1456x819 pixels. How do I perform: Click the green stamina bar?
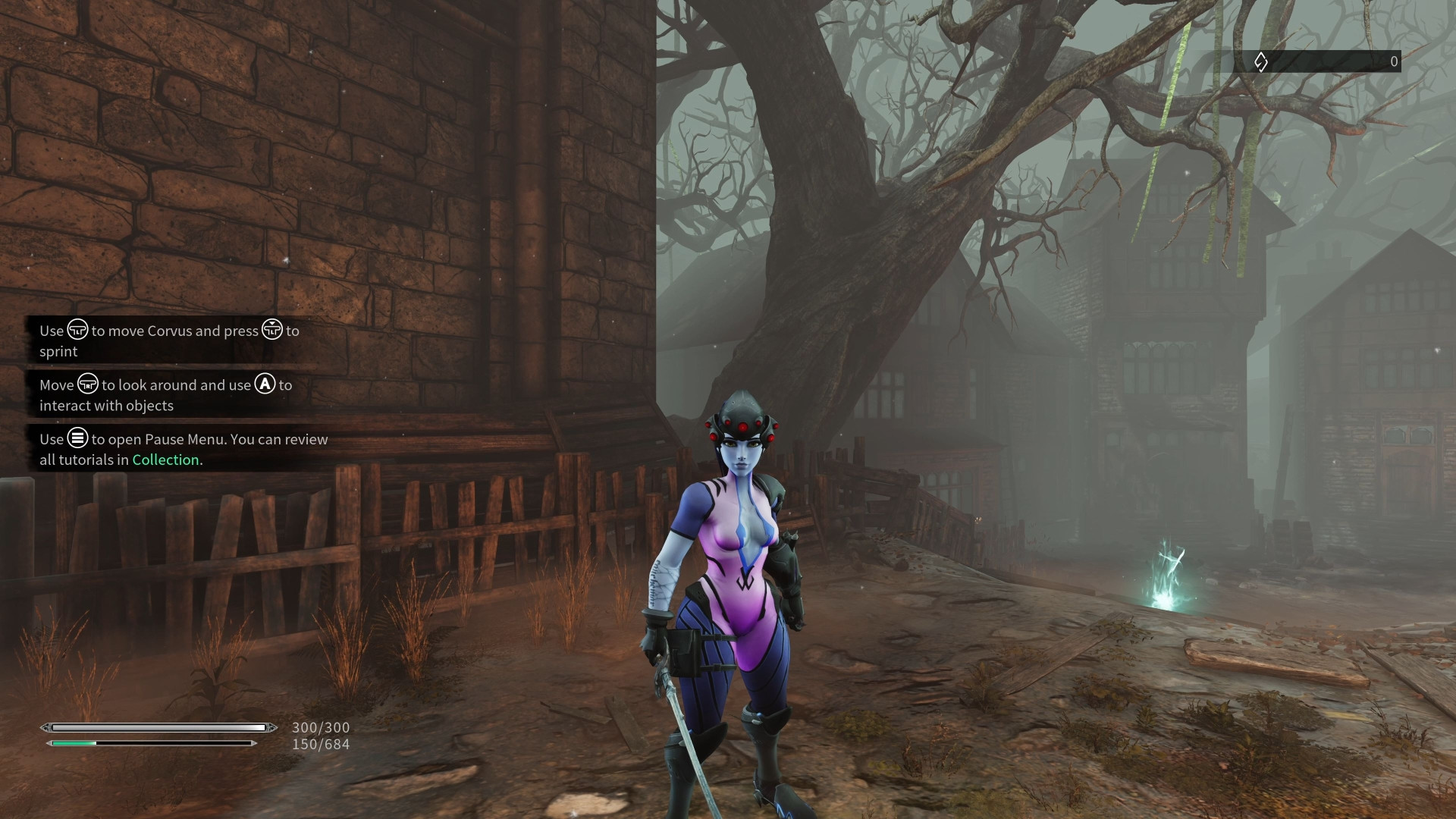click(x=72, y=744)
